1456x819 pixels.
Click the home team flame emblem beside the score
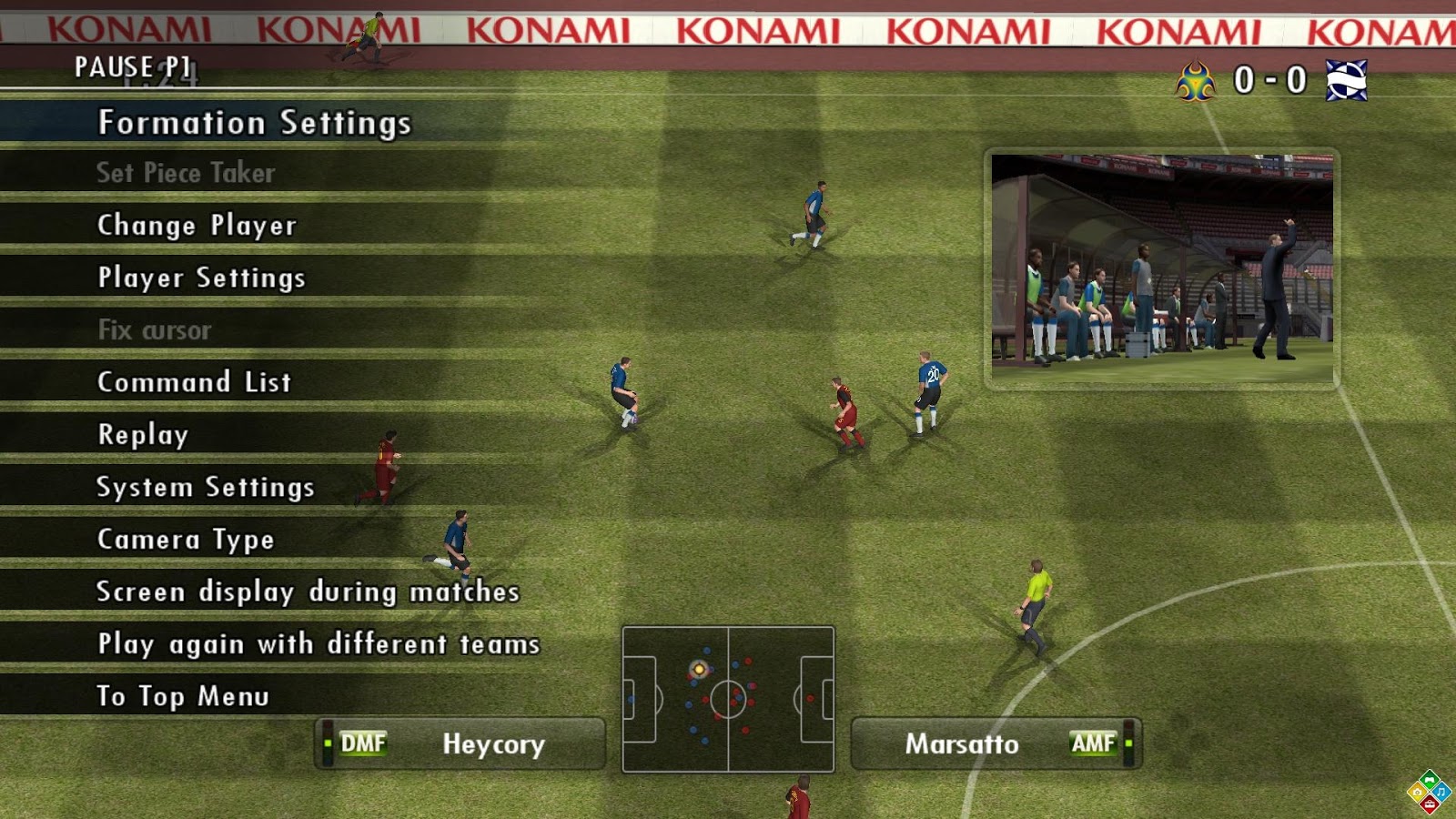1195,77
